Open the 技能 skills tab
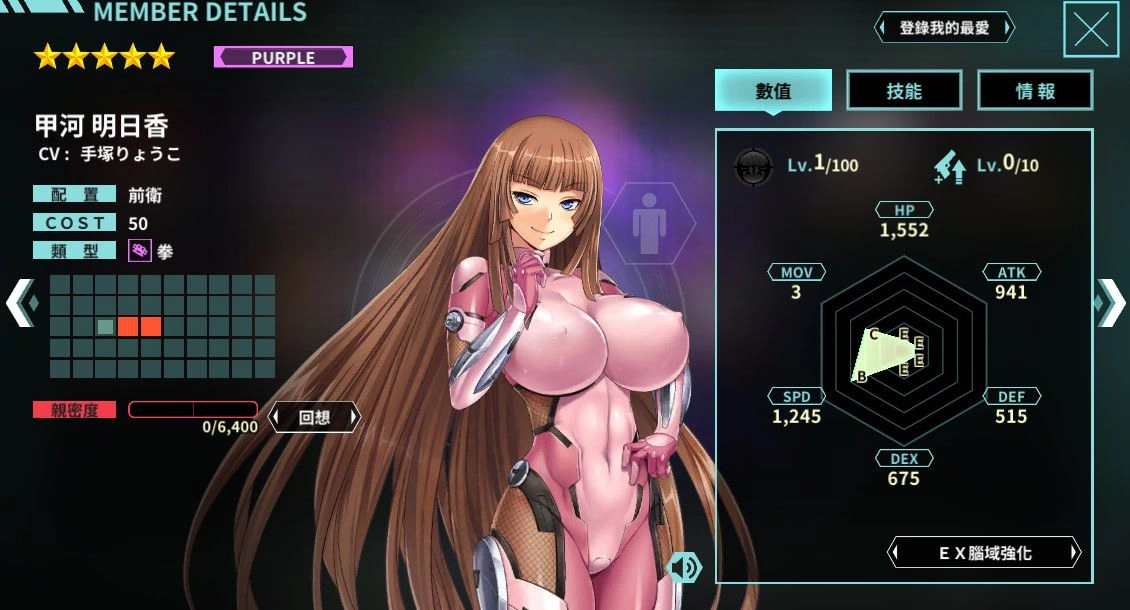This screenshot has height=610, width=1130. pos(904,91)
